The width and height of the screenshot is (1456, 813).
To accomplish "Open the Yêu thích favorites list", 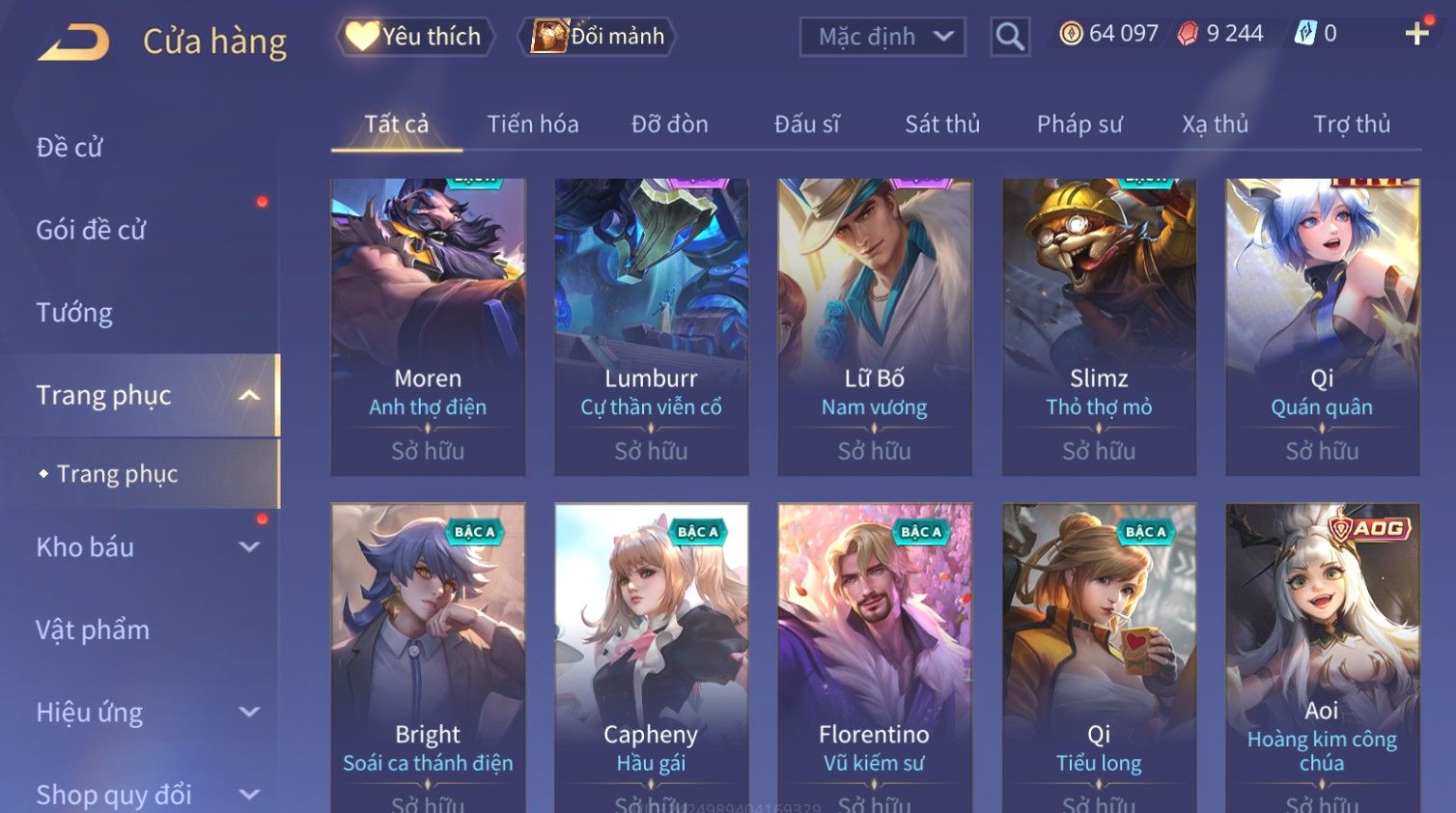I will 415,37.
